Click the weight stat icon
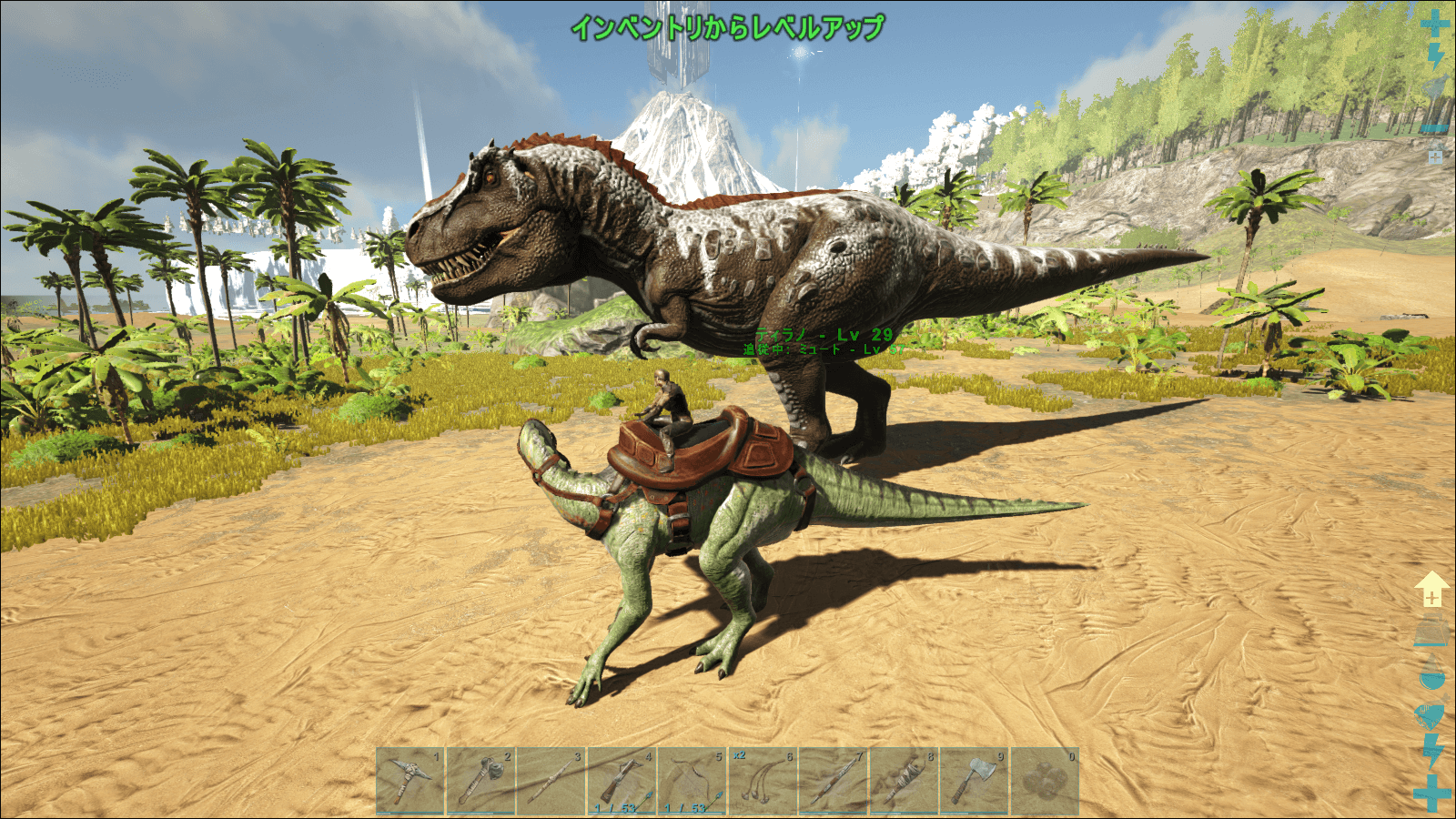The image size is (1456, 819). click(1431, 628)
